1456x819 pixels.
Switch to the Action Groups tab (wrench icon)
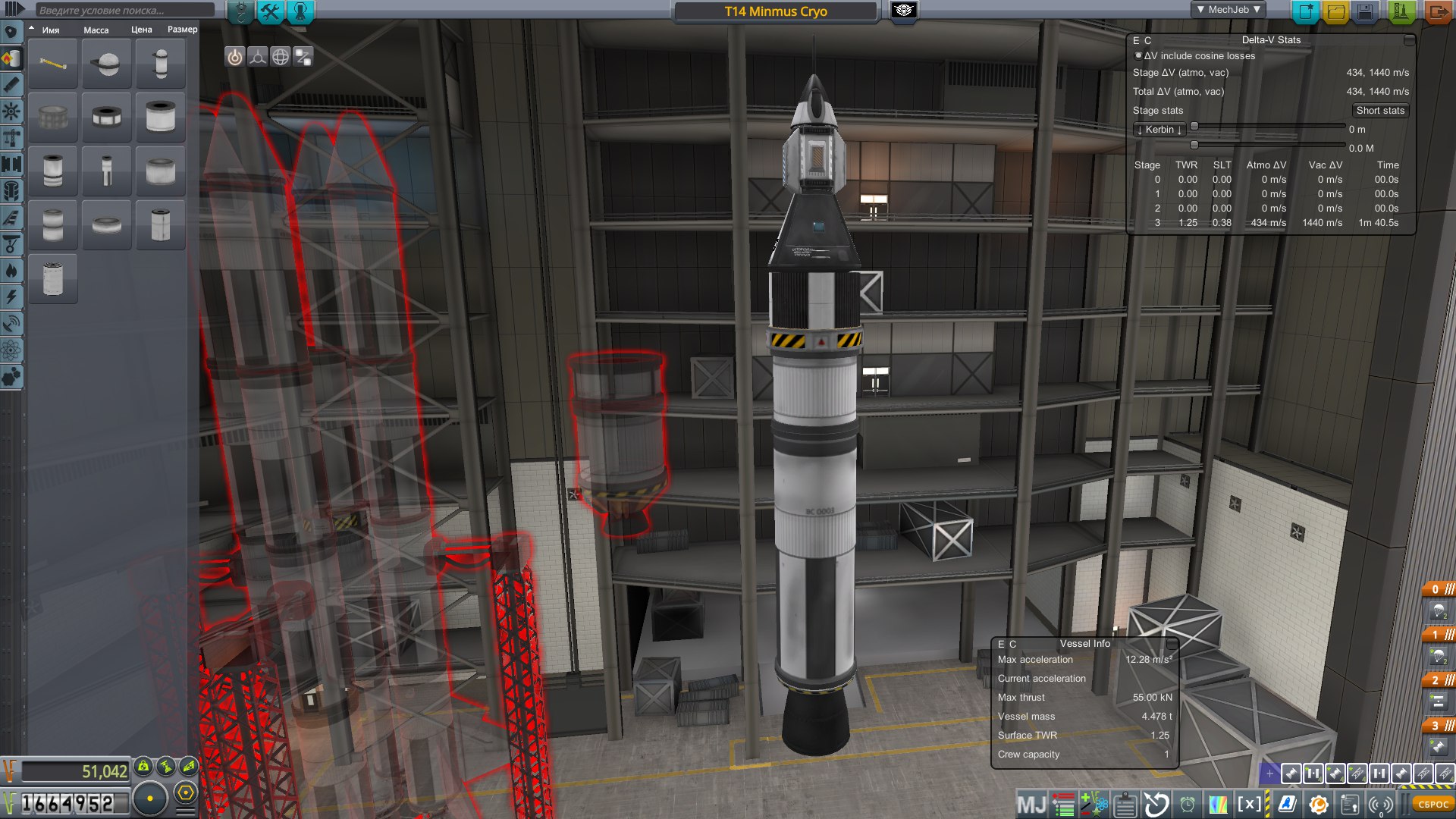(x=270, y=11)
